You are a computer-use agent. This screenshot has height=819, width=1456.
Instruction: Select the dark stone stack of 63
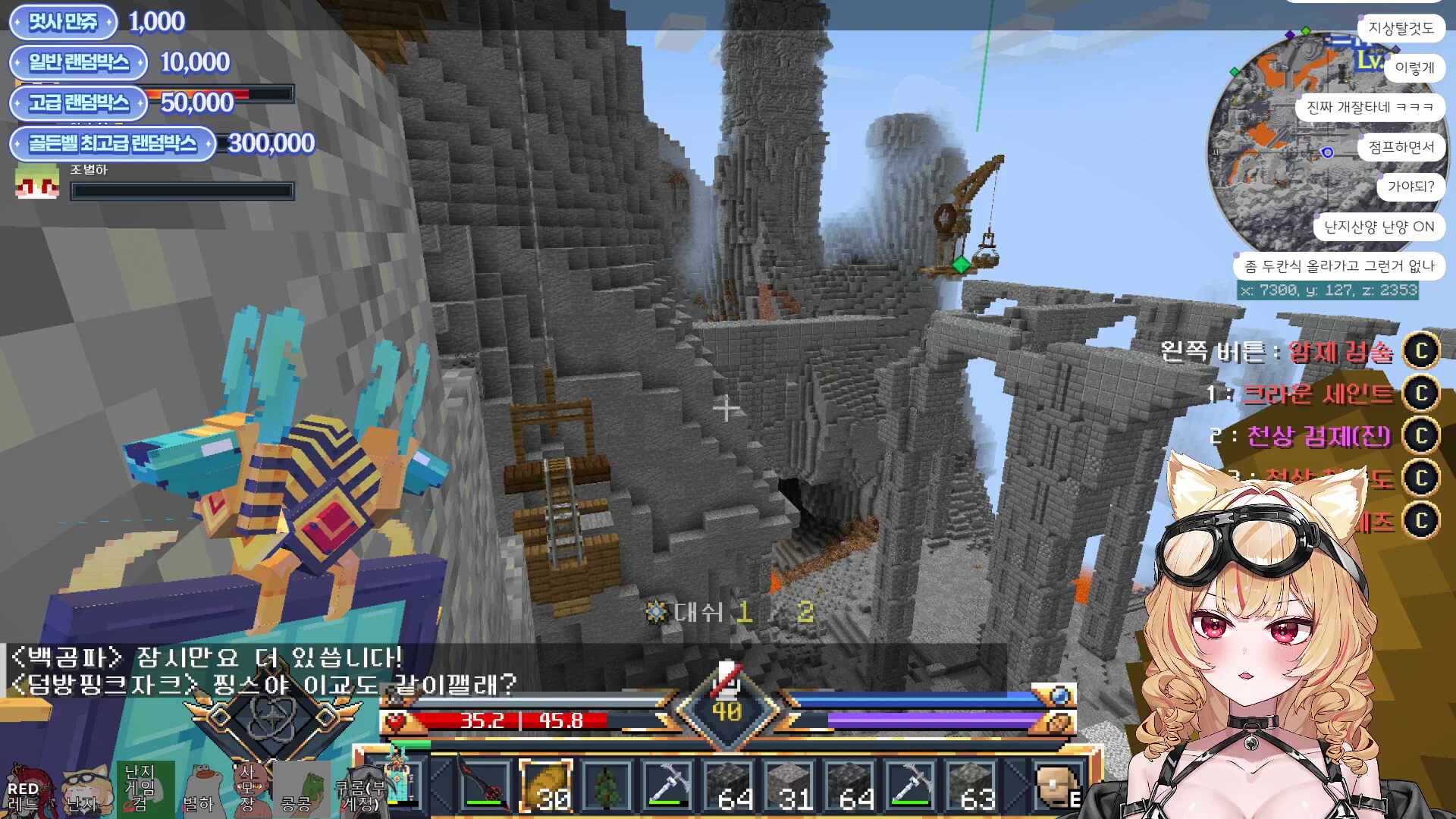pyautogui.click(x=971, y=786)
